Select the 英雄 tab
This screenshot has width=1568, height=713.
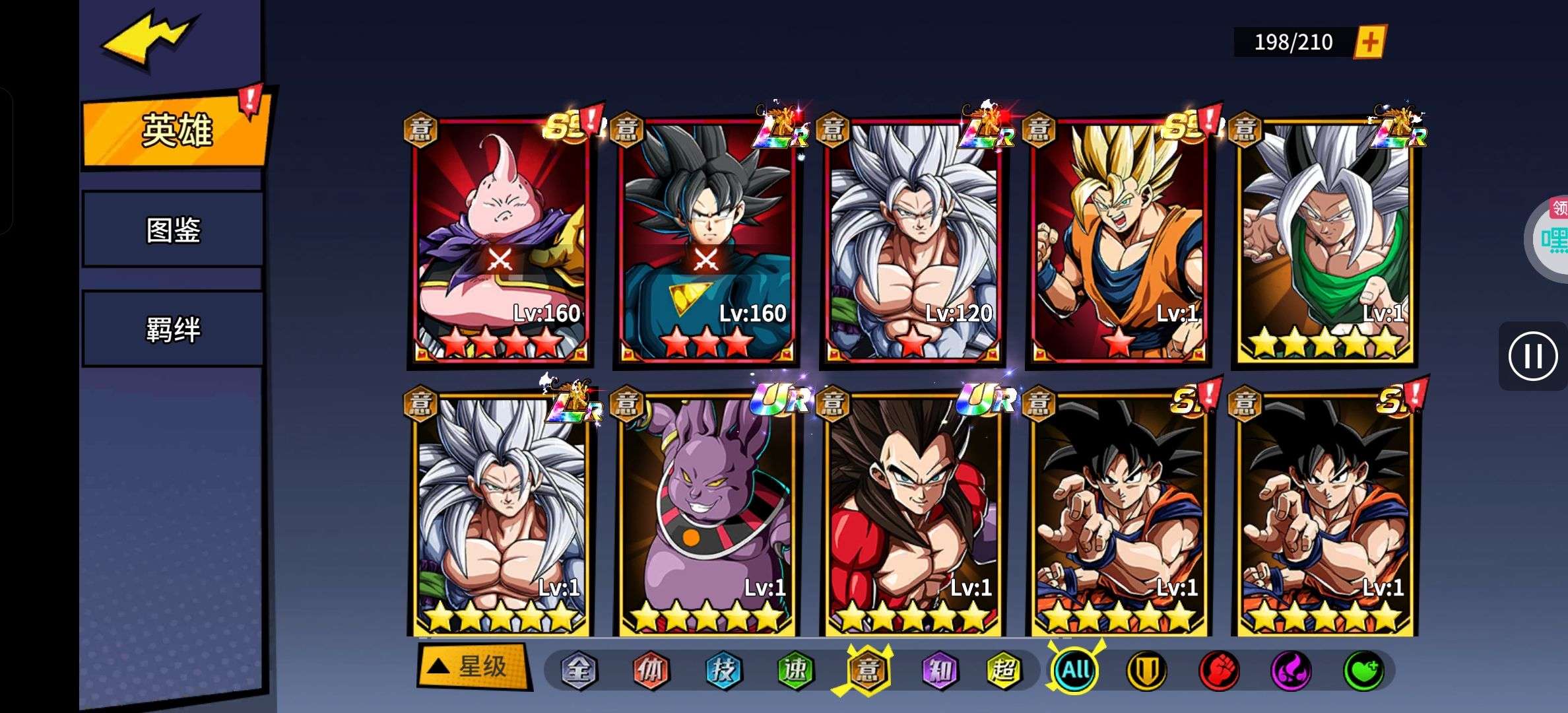click(176, 130)
